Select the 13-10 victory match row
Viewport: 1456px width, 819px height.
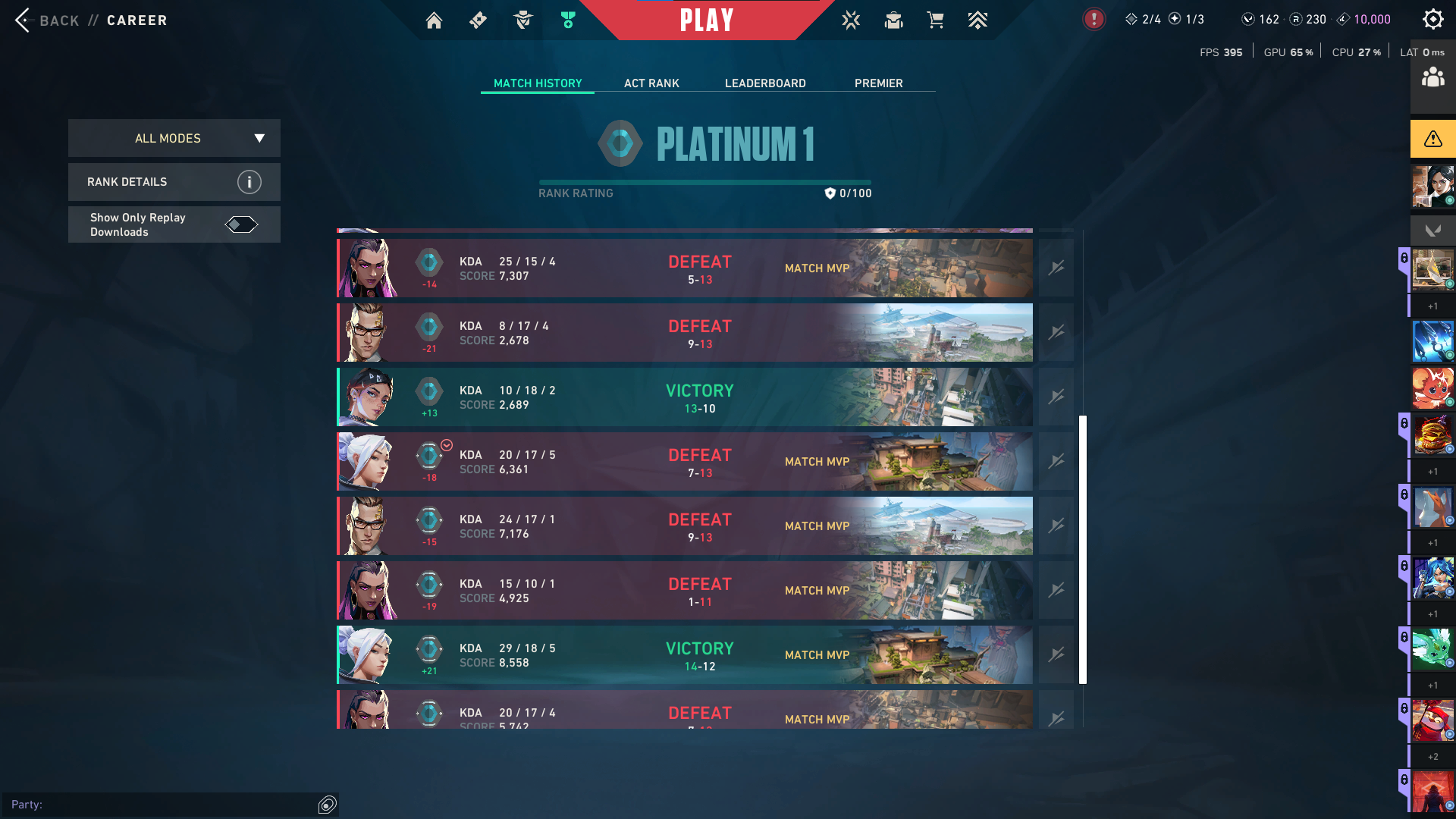[684, 397]
